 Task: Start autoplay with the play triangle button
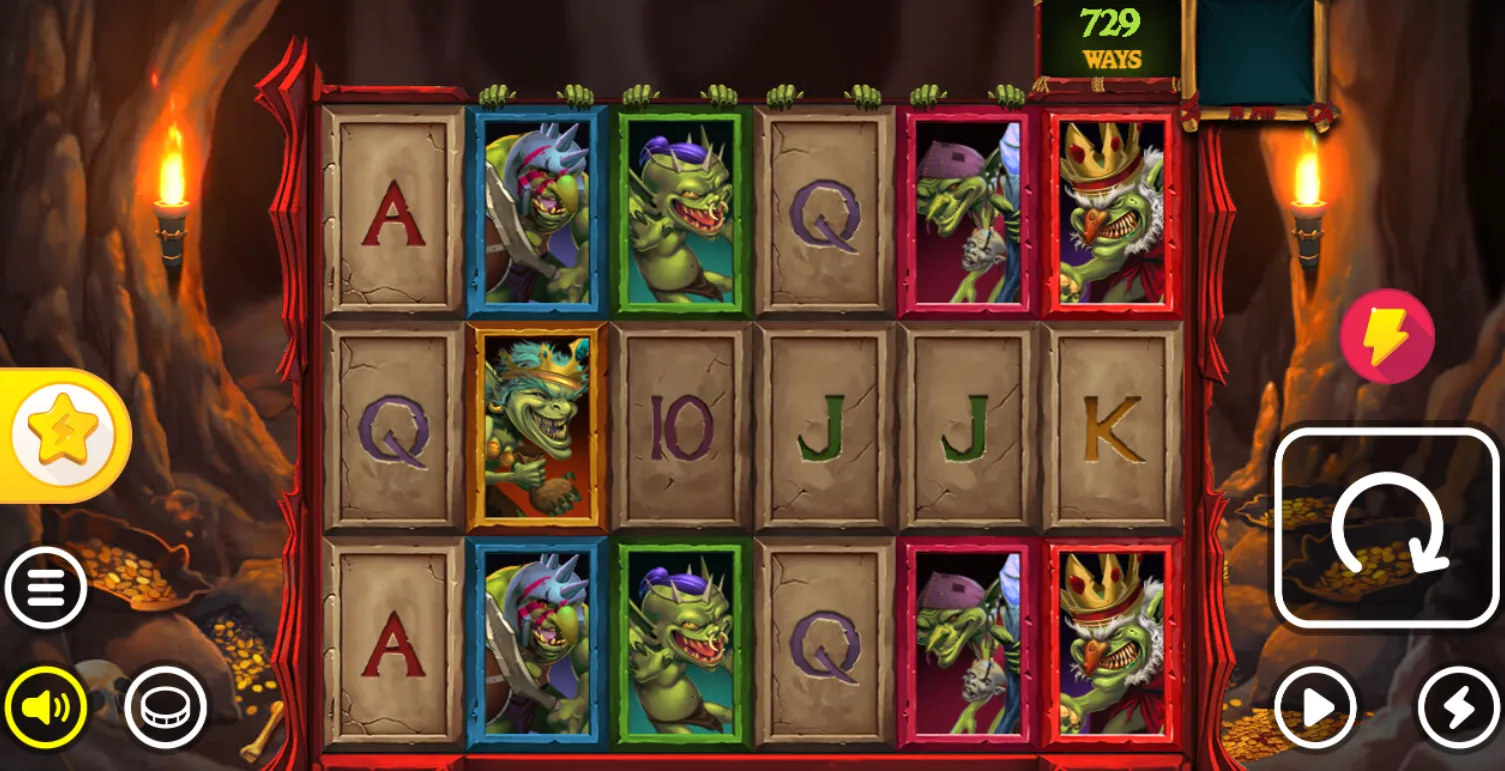pyautogui.click(x=1316, y=707)
